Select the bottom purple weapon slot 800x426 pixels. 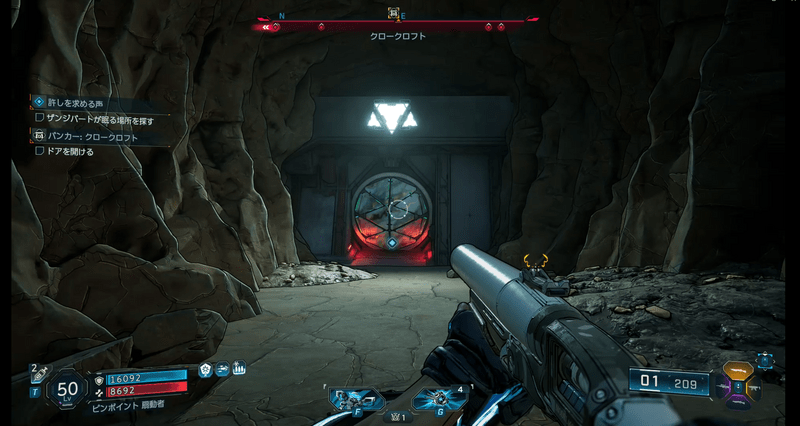tap(737, 400)
